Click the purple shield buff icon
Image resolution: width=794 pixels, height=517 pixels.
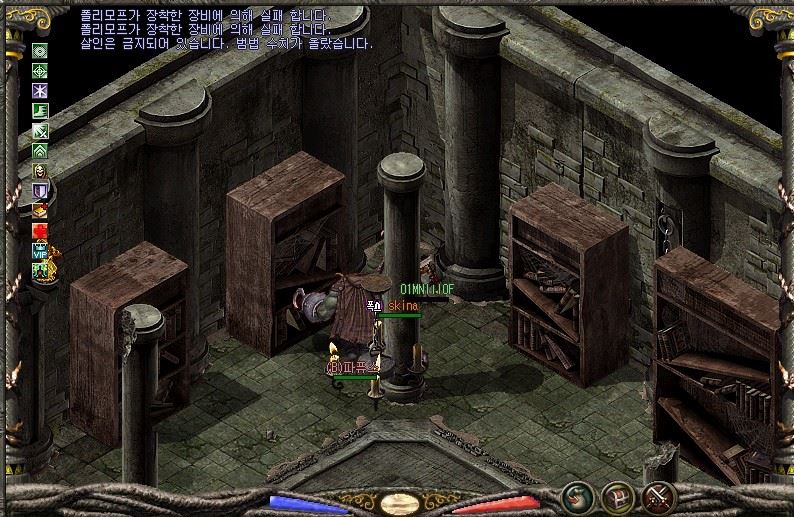tap(40, 191)
